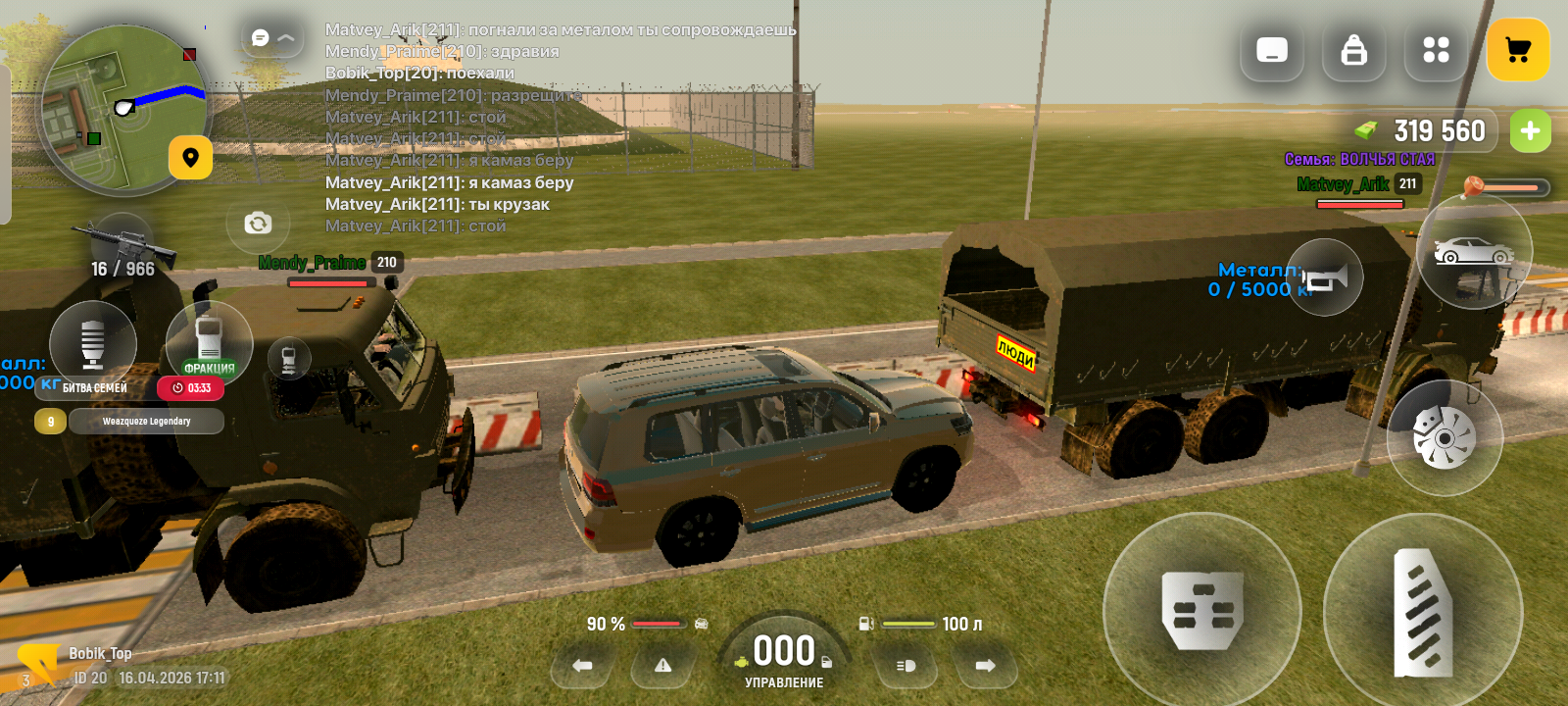1568x706 pixels.
Task: Open the ФРАКЦИЯ faction radio
Action: 209,343
